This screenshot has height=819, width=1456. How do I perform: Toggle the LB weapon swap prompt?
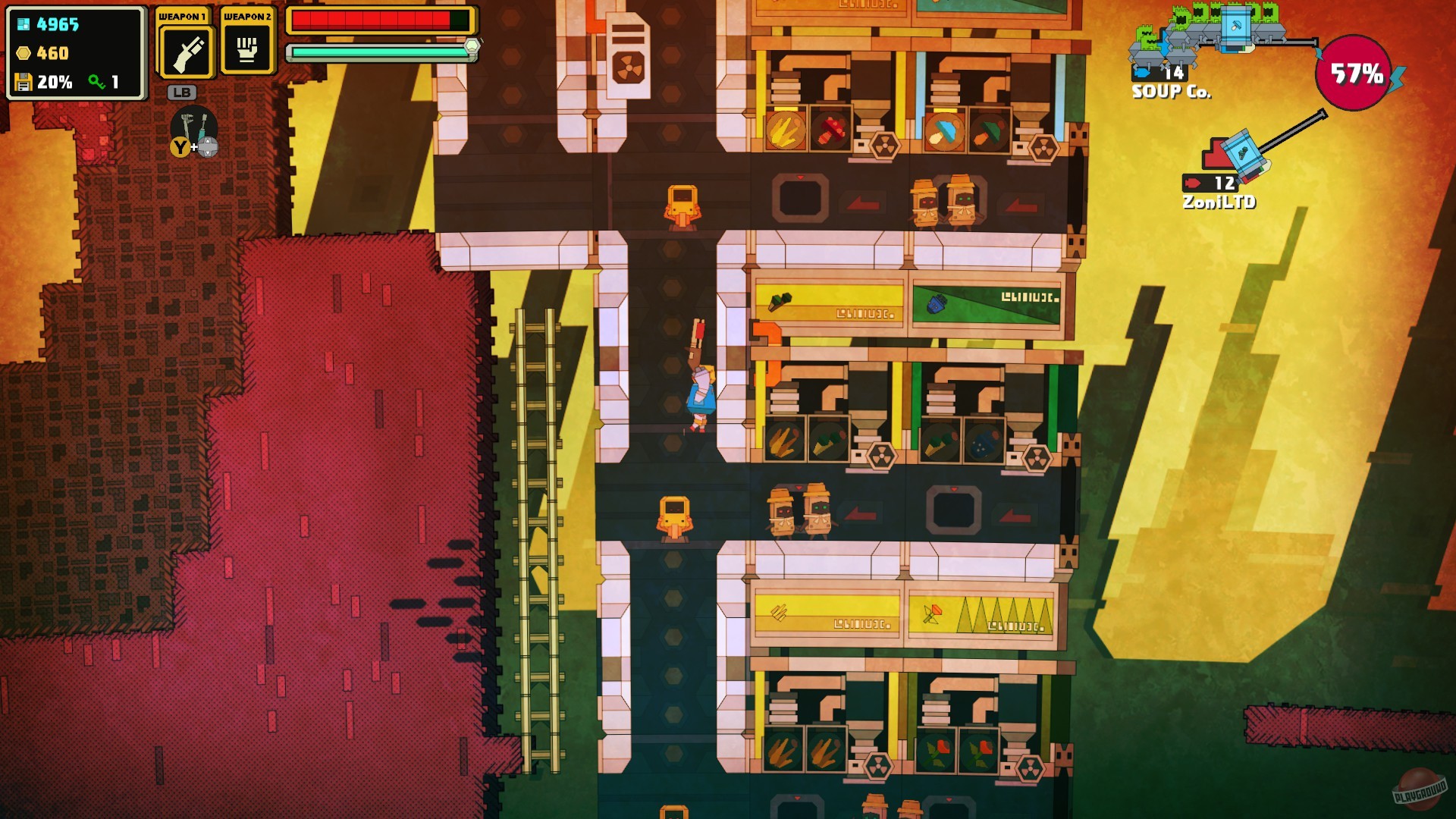[182, 93]
